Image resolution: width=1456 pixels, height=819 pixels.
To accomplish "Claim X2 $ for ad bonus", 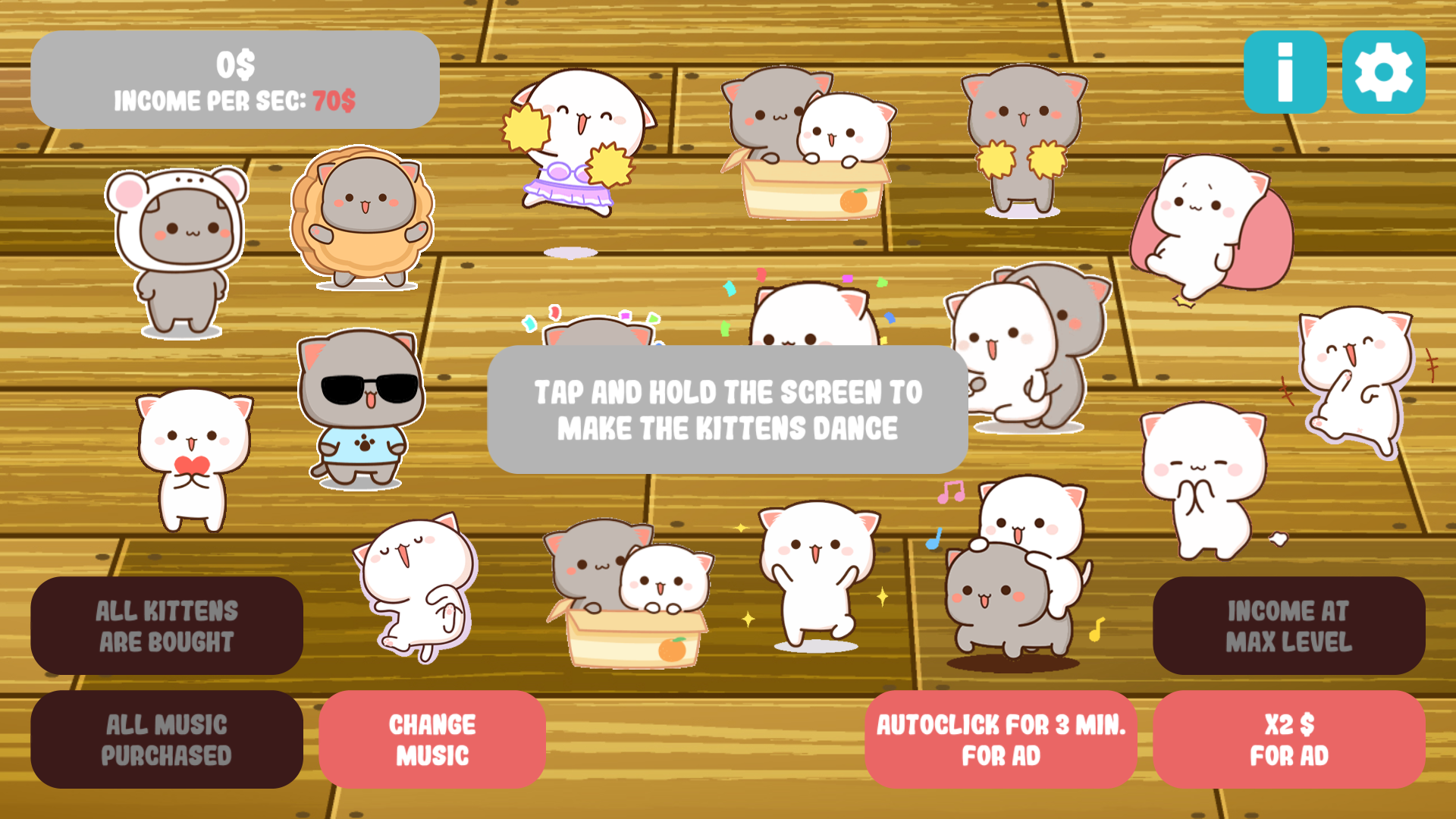I will [1289, 739].
